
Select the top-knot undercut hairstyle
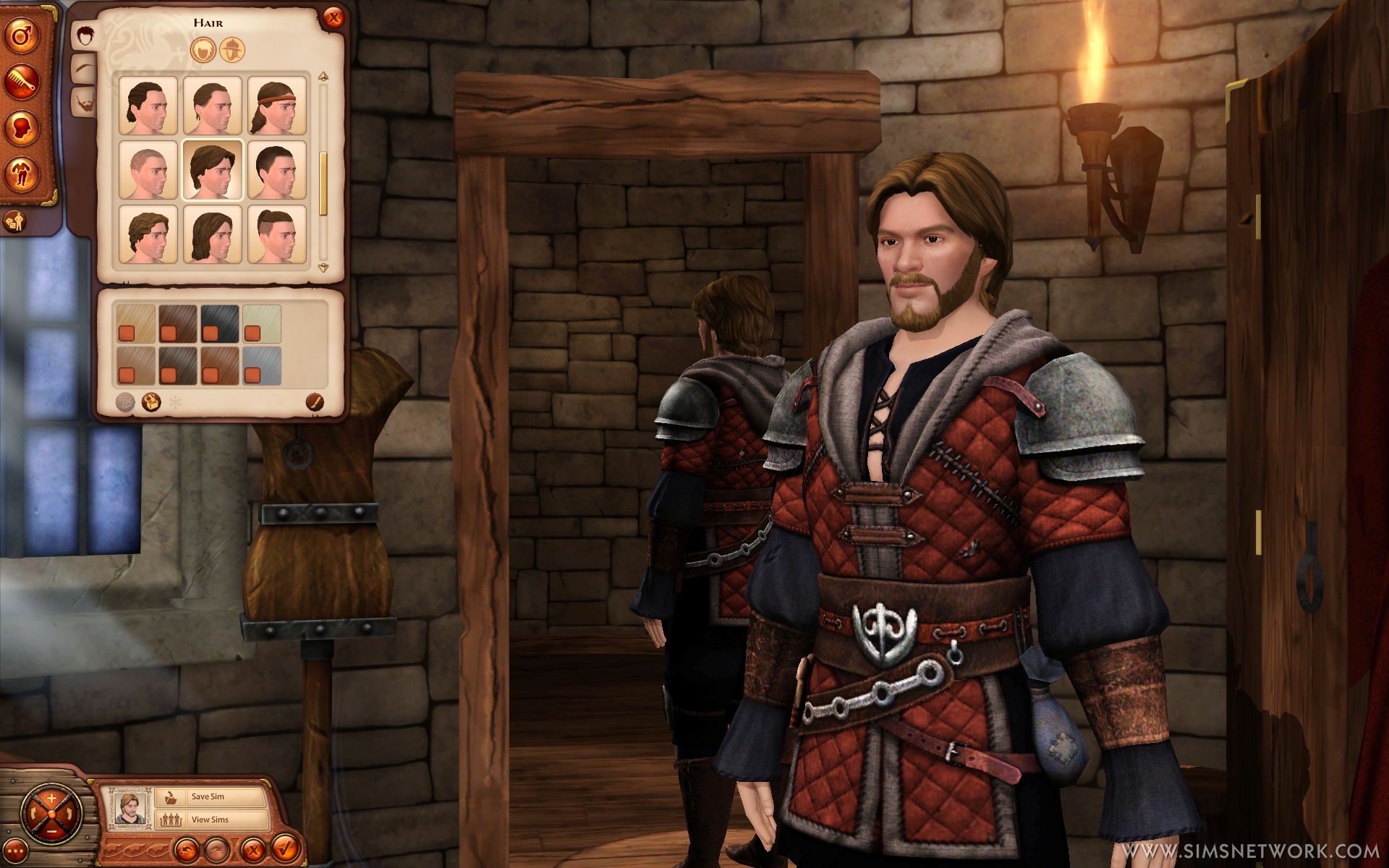coord(277,234)
